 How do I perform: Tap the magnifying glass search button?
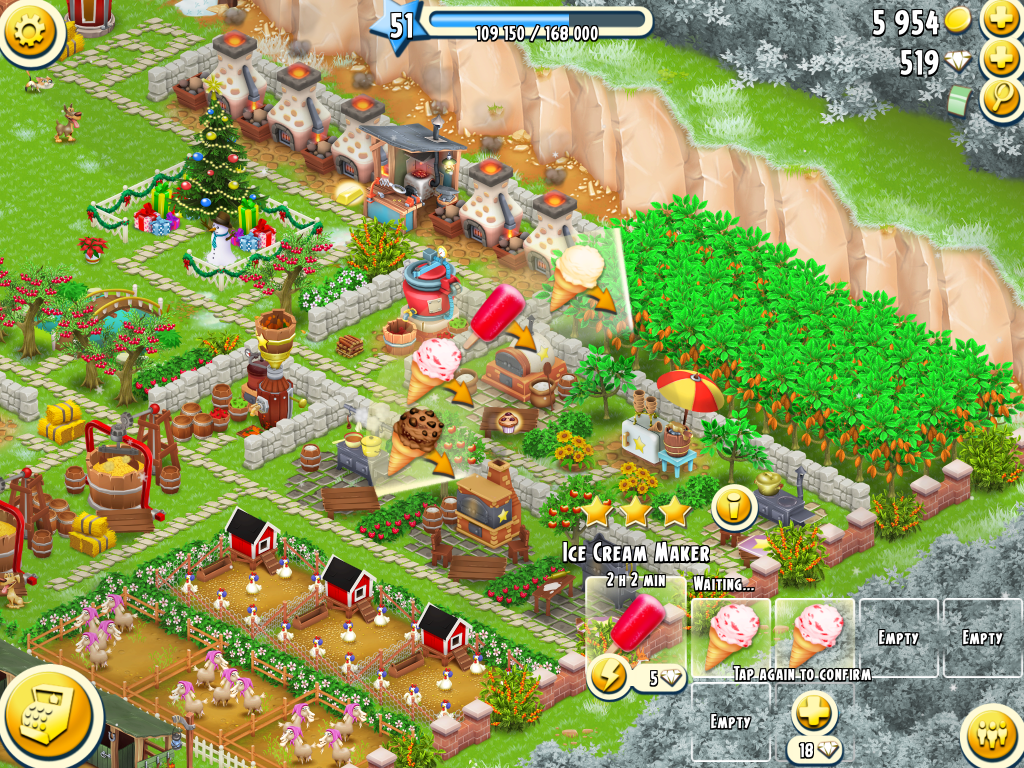coord(1000,100)
